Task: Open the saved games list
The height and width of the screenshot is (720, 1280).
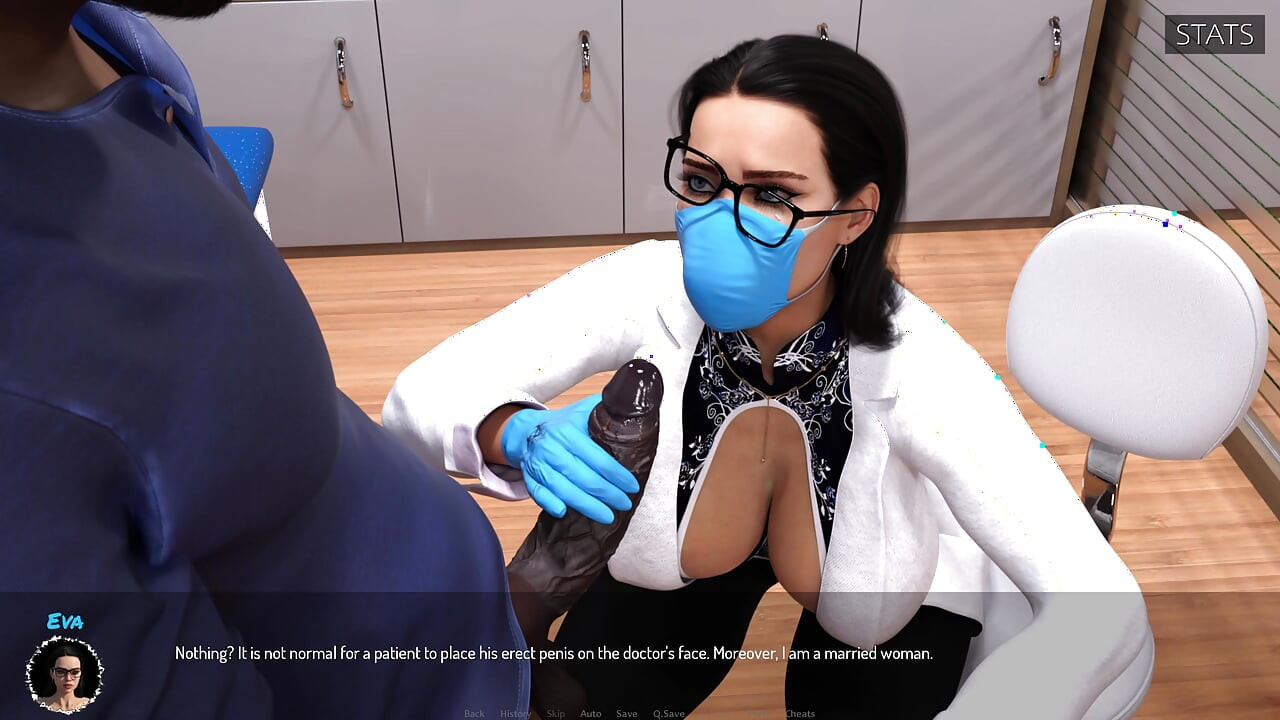Action: (627, 713)
